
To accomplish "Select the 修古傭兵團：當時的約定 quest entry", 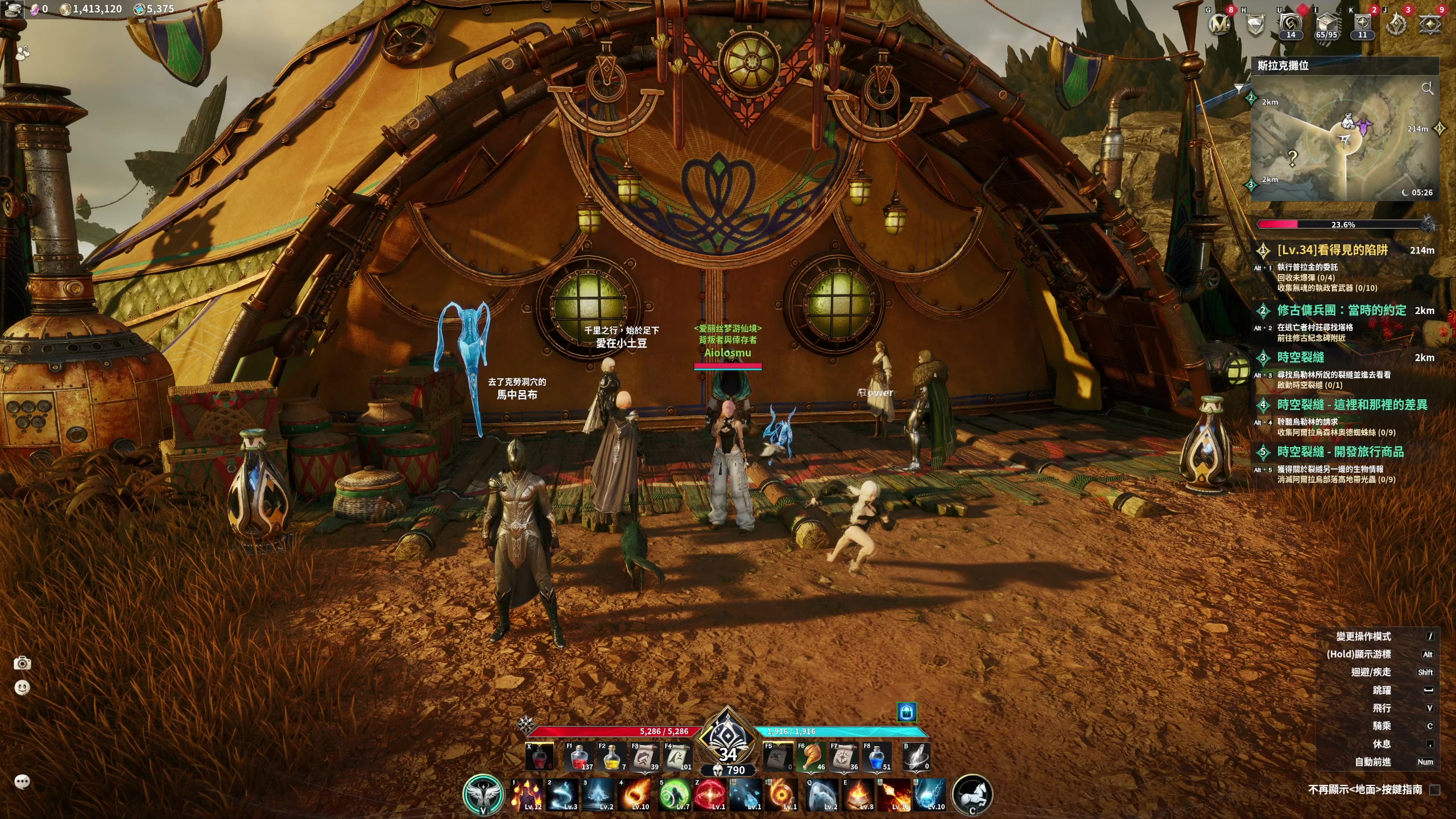I will 1341,311.
